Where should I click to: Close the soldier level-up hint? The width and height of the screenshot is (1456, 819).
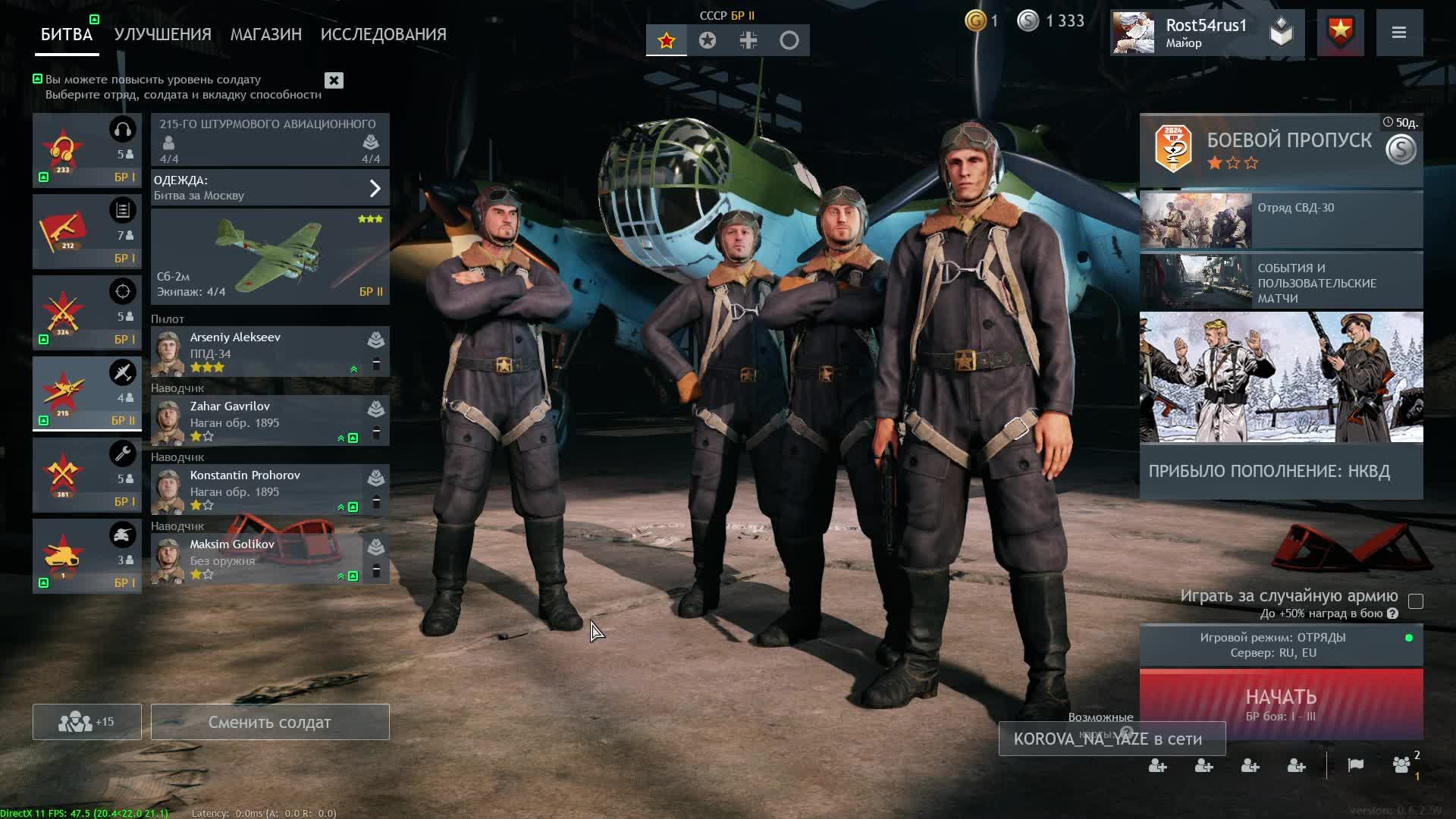(334, 80)
